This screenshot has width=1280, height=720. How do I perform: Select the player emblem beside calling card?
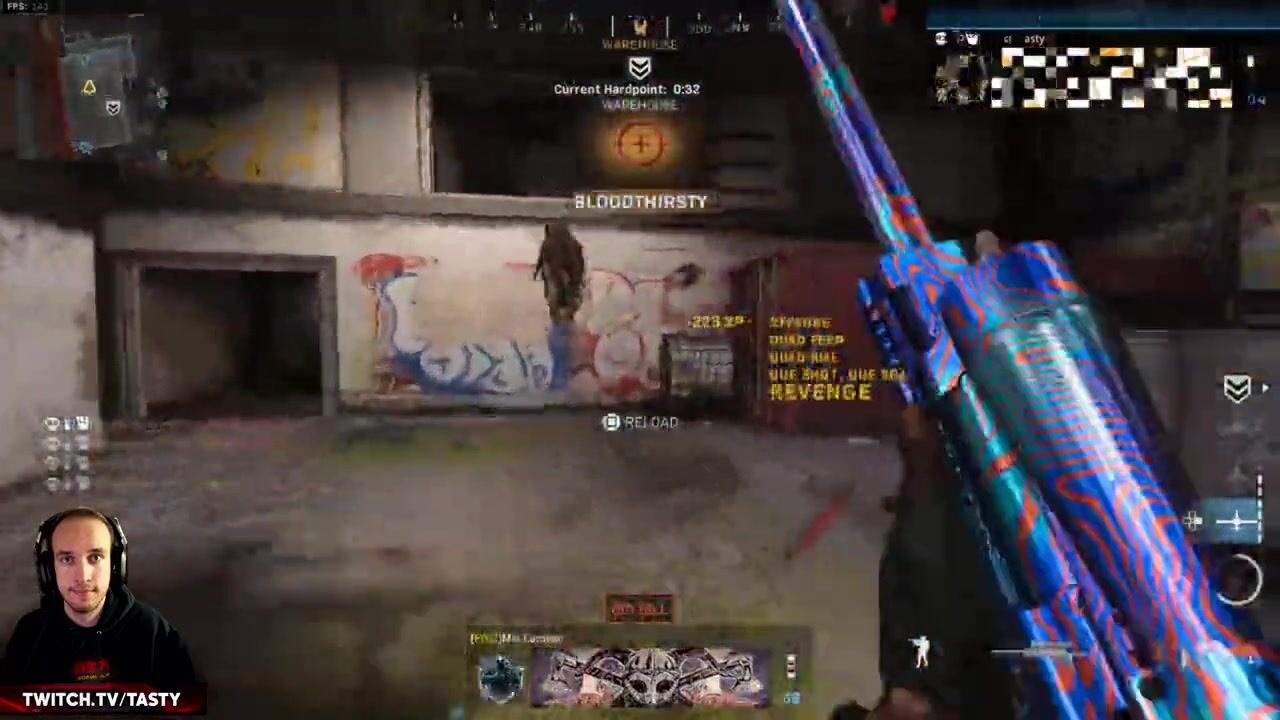coord(500,677)
